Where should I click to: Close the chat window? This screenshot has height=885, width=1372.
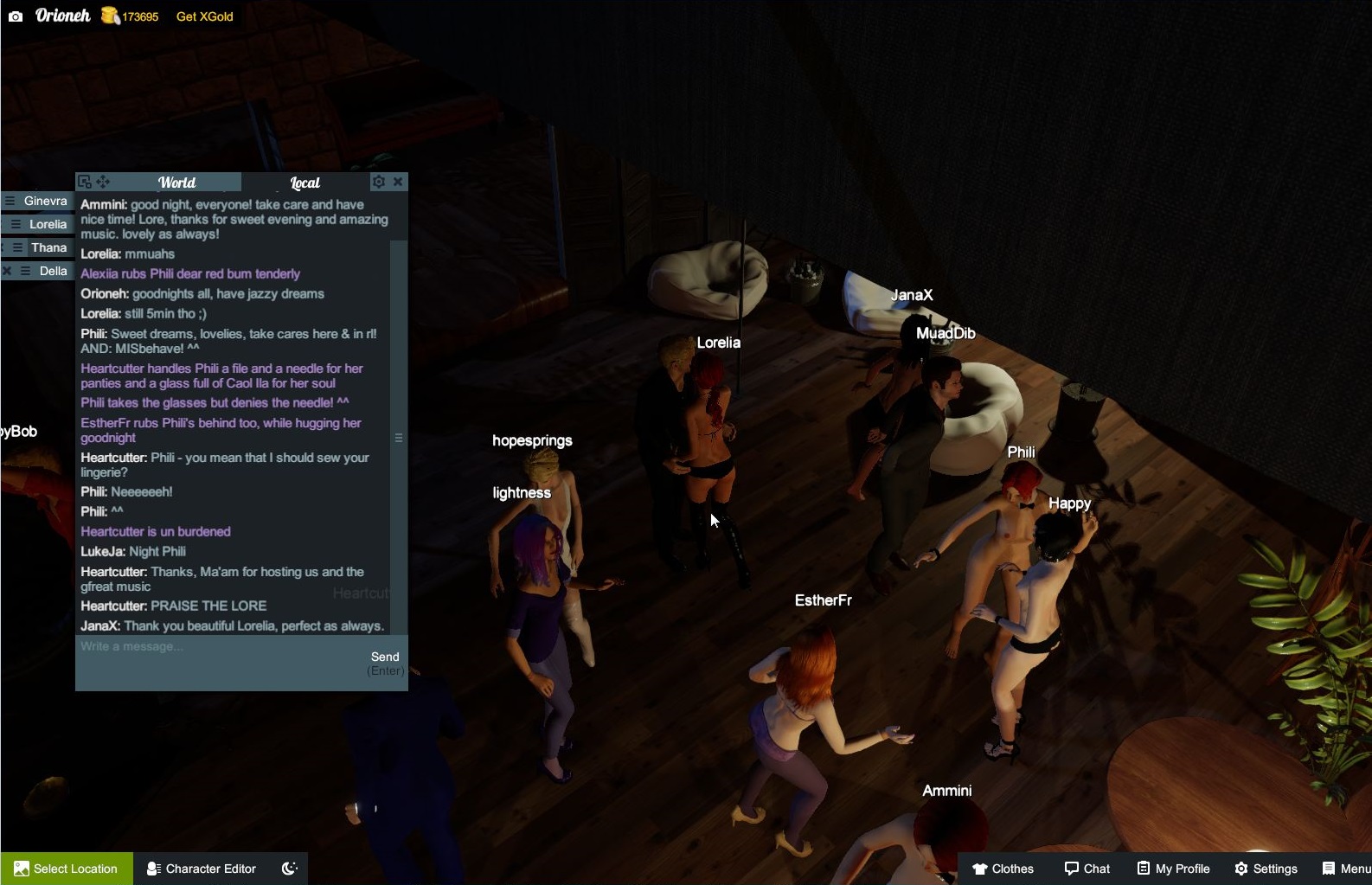398,182
